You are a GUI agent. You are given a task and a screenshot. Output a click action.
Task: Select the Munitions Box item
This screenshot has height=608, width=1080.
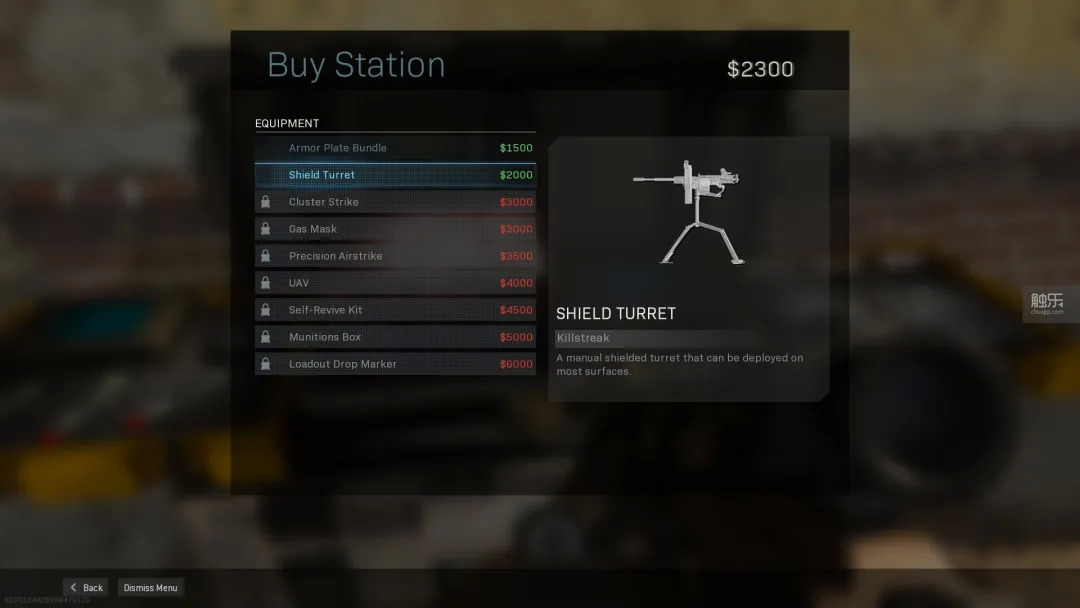click(395, 337)
